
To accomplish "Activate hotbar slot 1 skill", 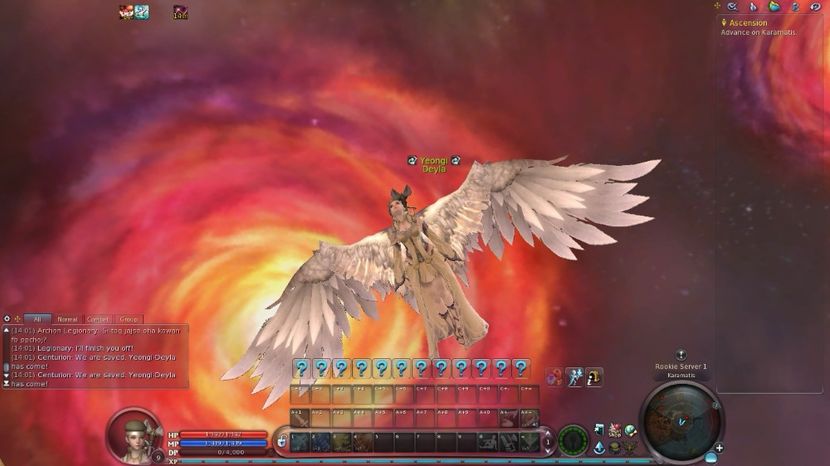I will (300, 441).
